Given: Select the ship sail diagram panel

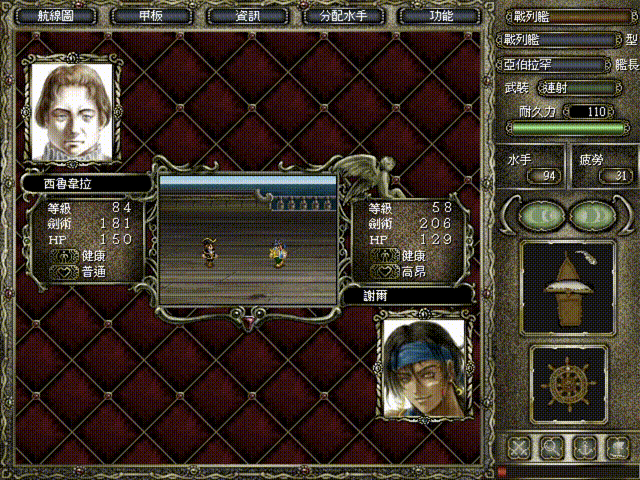Looking at the screenshot, I should click(568, 286).
